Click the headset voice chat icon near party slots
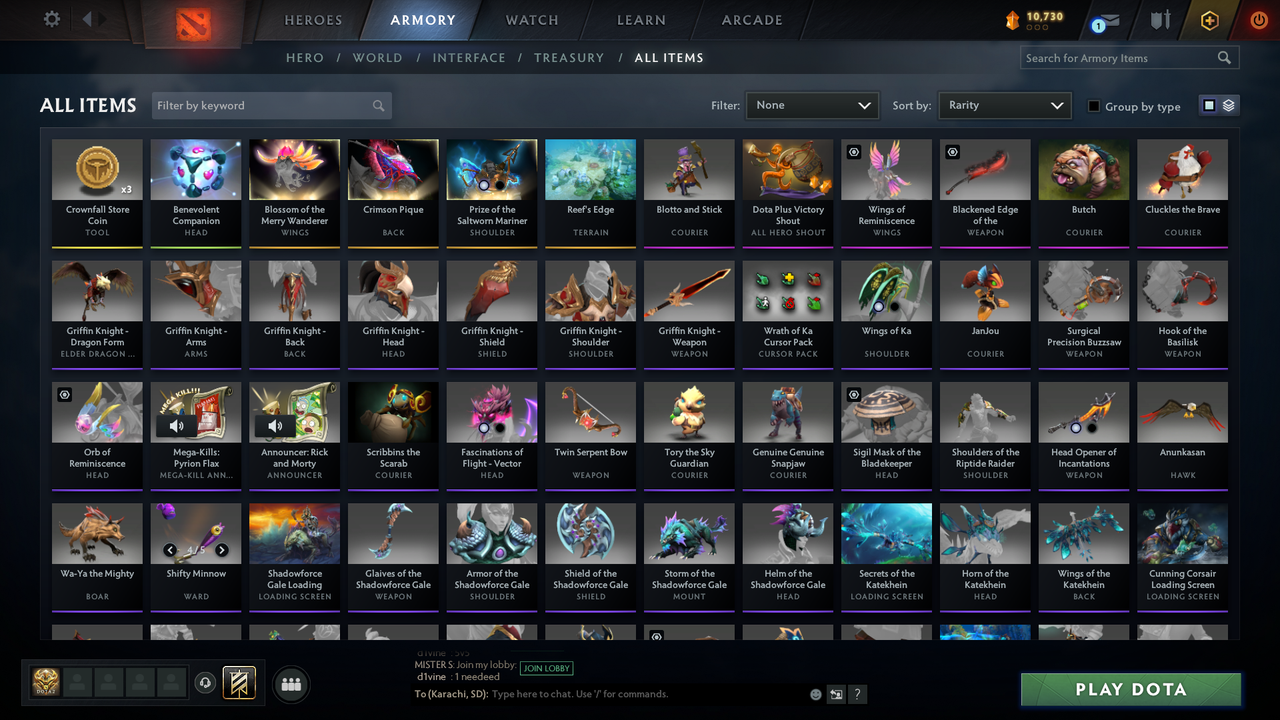Screen dimensions: 1280x720 point(206,683)
